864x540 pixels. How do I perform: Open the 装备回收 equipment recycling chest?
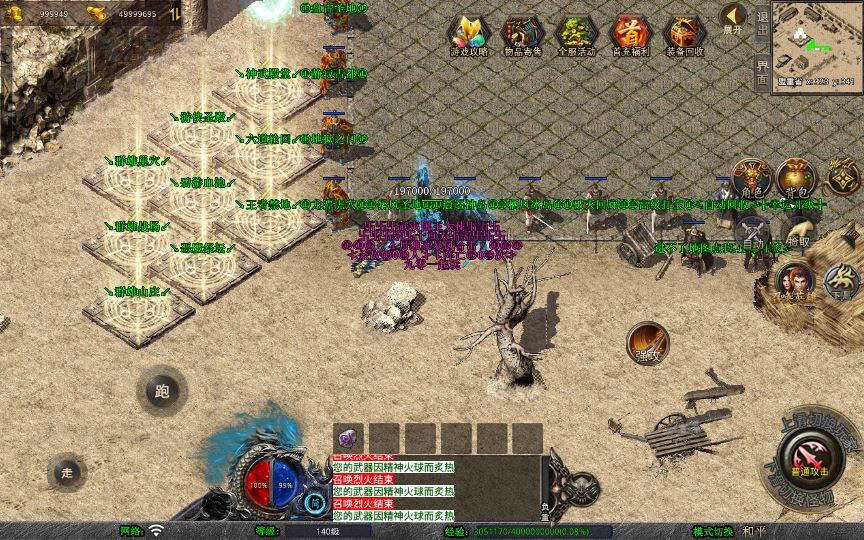(x=684, y=35)
